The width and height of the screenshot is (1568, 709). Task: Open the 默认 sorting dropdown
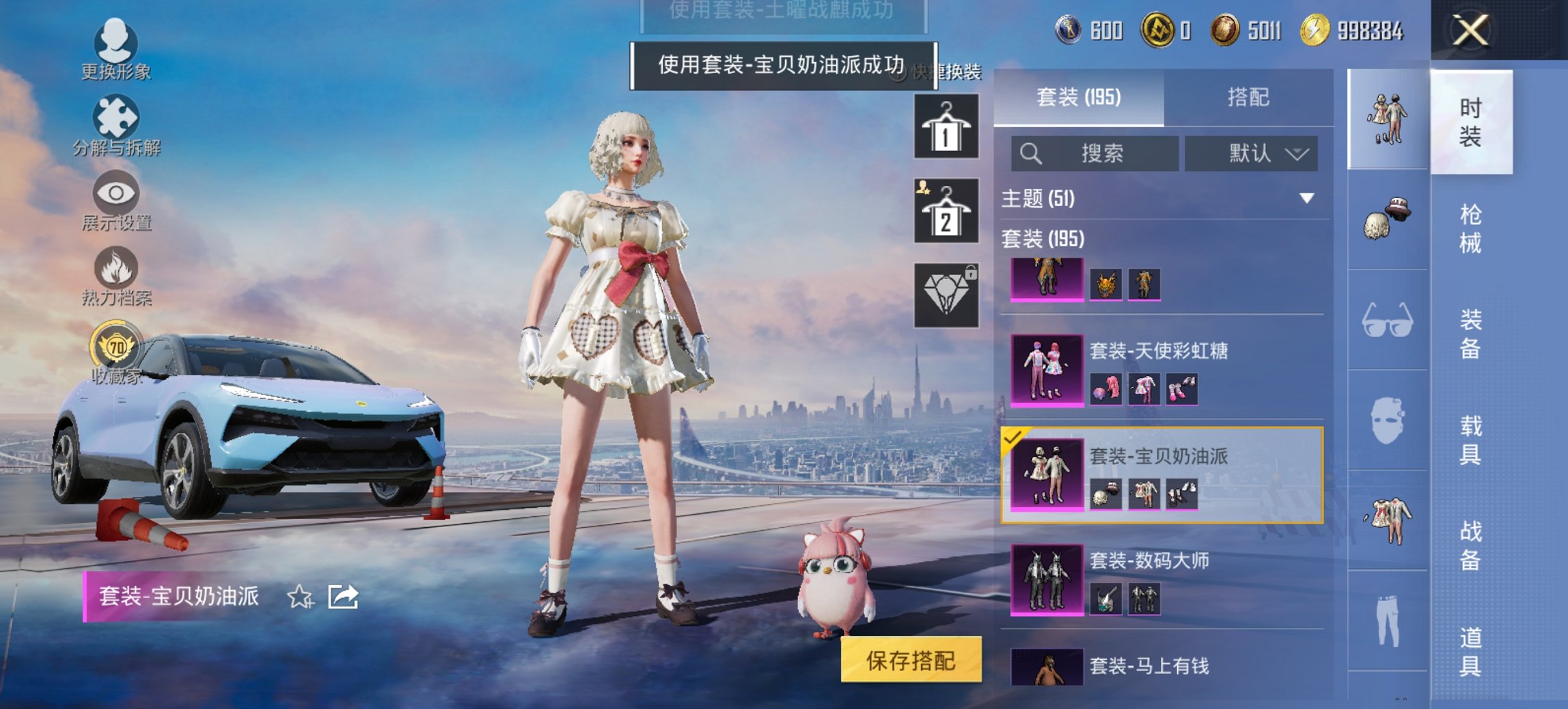[1250, 153]
